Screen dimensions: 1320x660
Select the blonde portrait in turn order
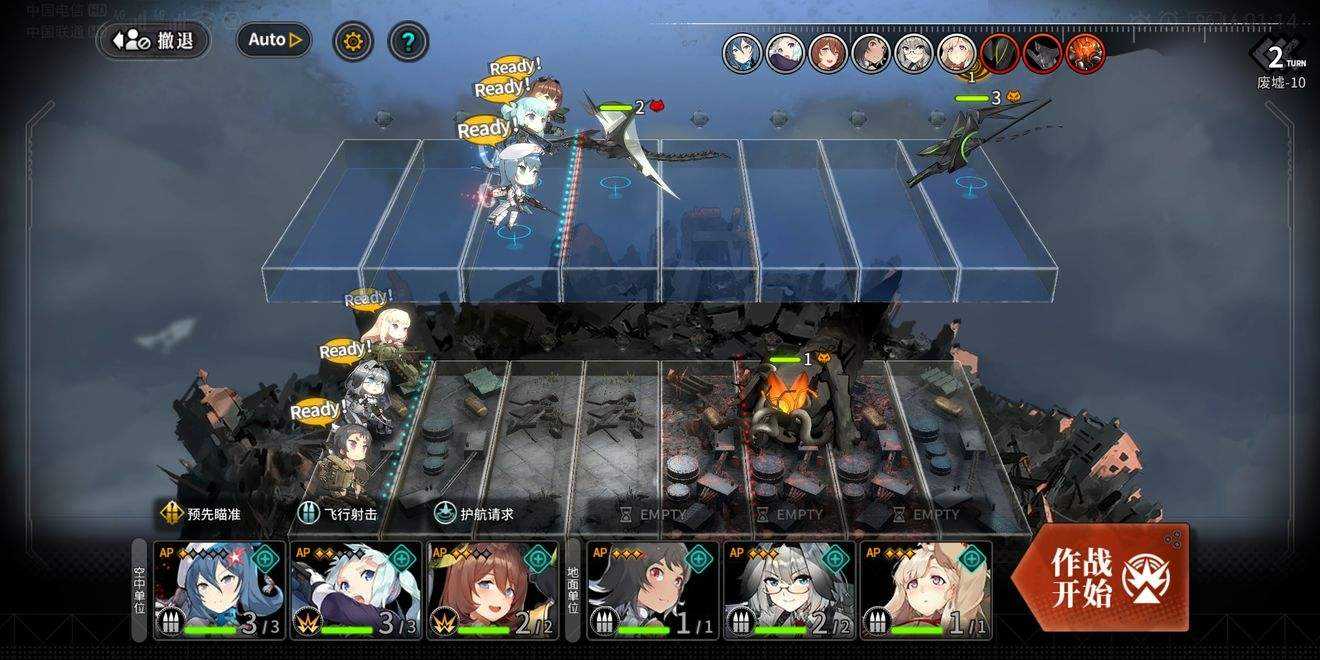957,53
